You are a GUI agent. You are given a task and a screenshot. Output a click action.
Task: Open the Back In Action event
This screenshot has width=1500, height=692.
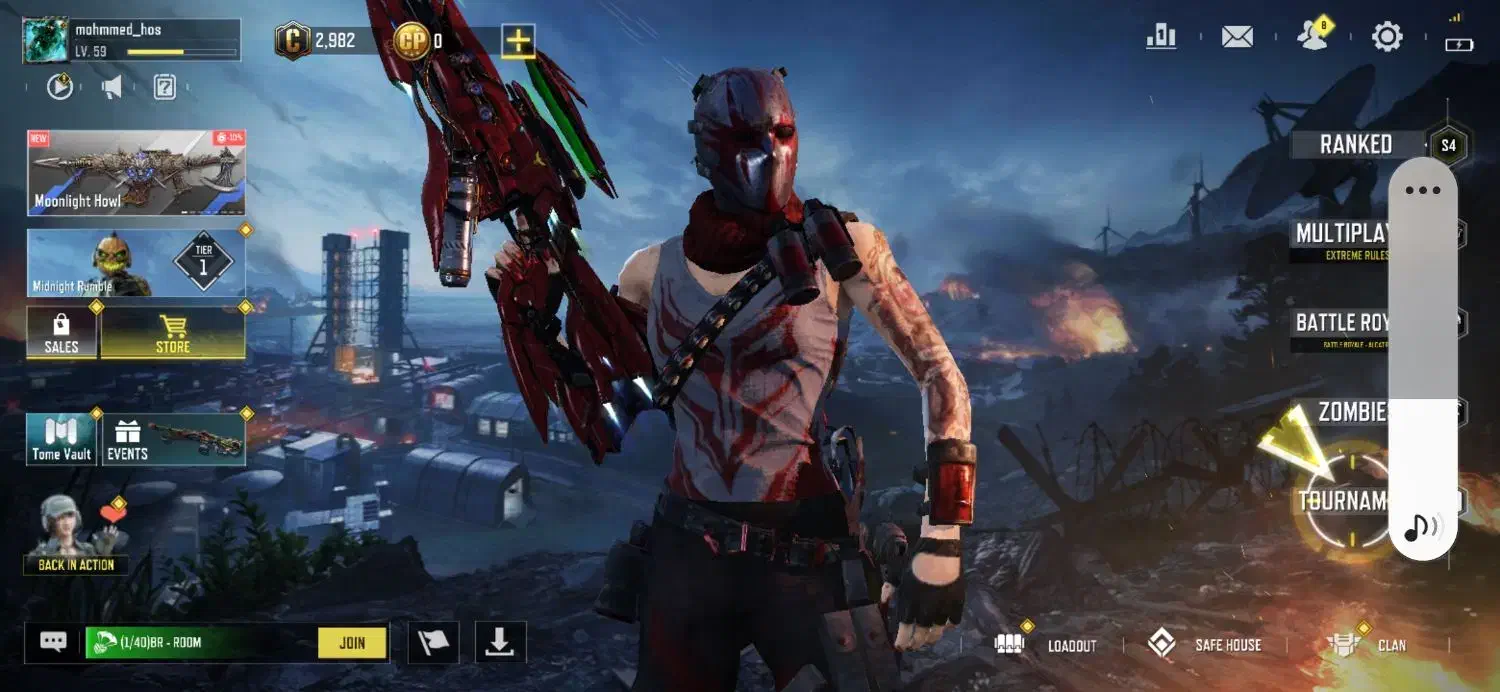[76, 535]
